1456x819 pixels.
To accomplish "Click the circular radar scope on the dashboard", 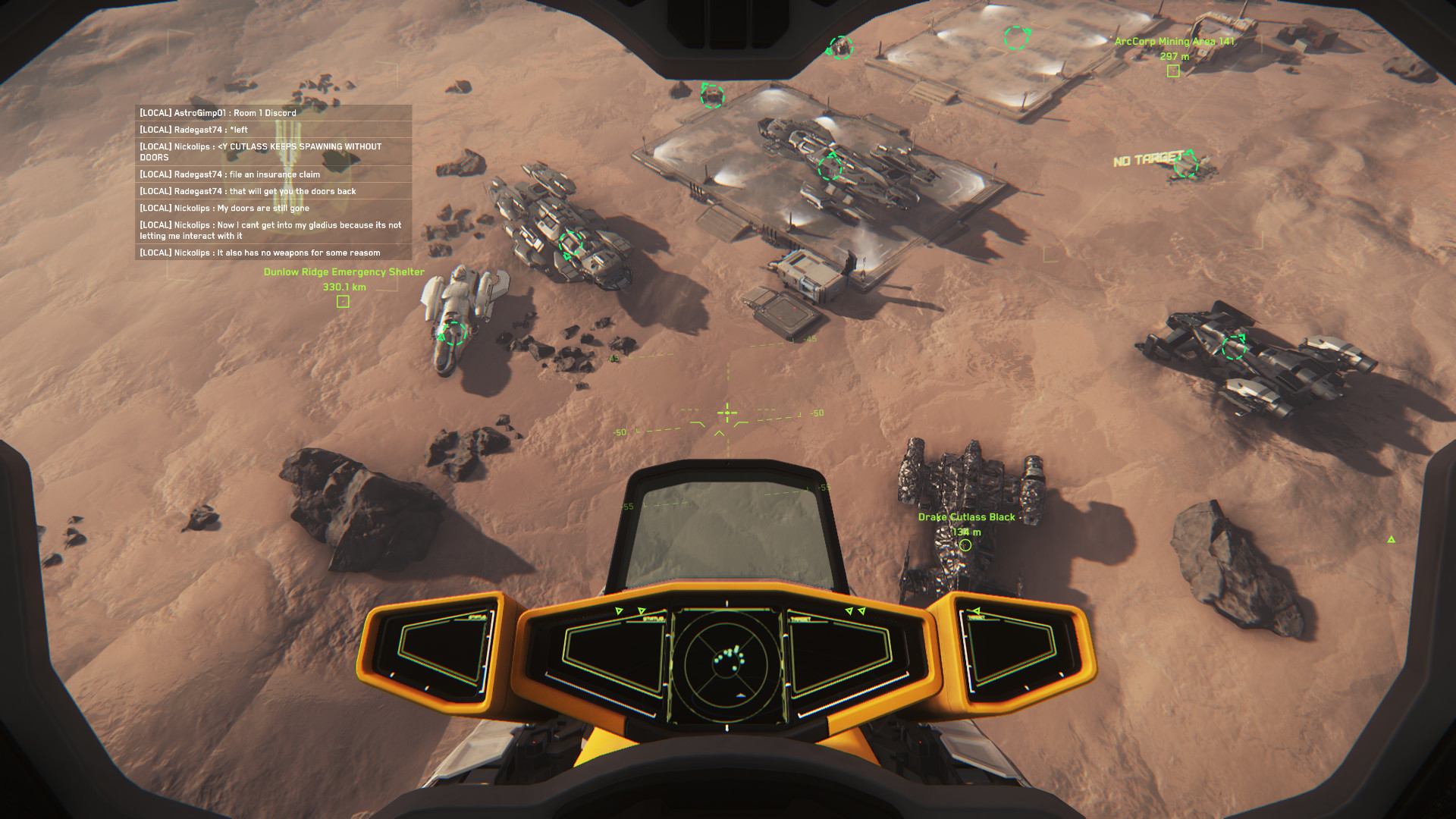I will (x=726, y=665).
